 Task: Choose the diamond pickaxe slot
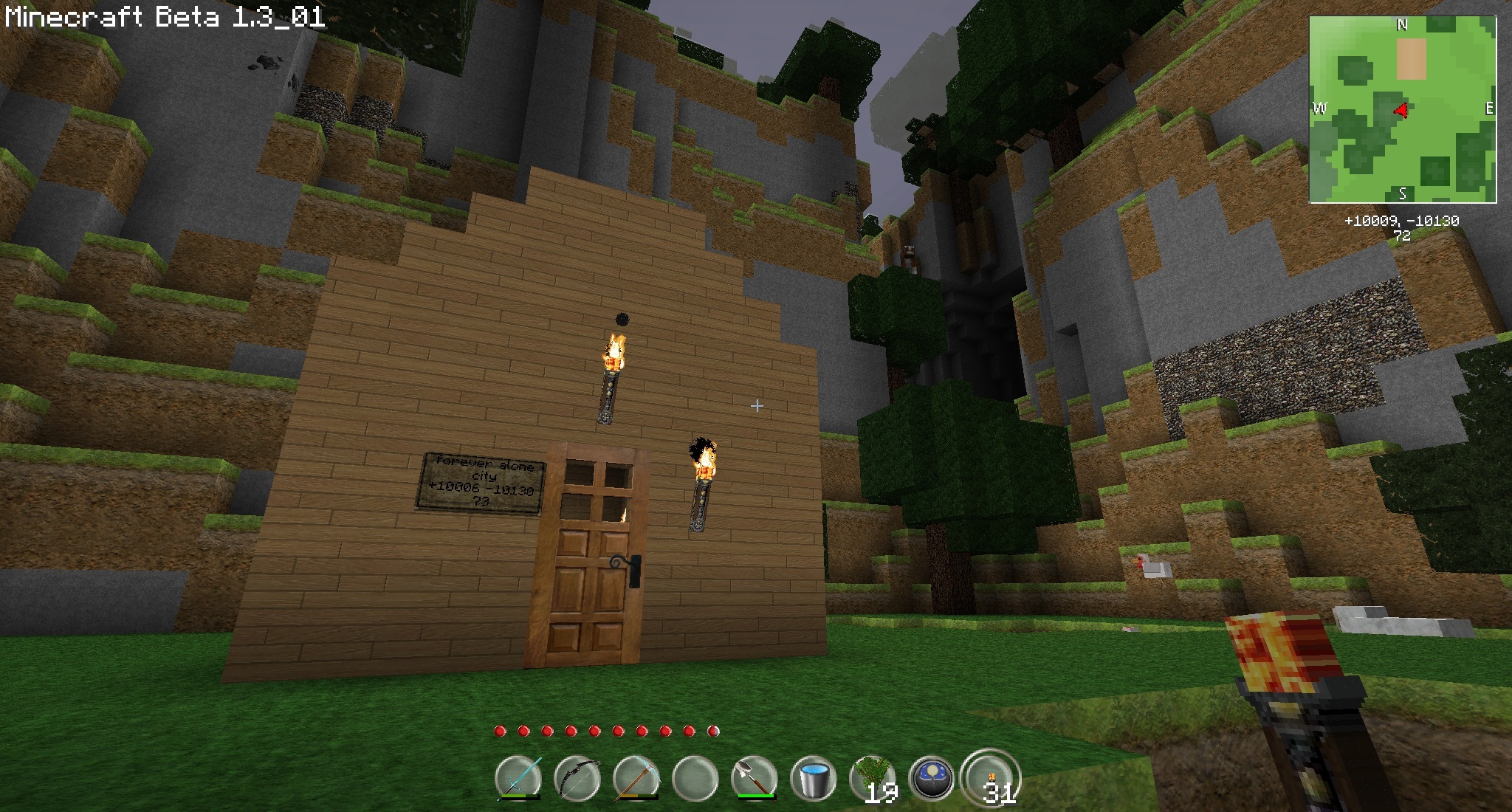(636, 778)
